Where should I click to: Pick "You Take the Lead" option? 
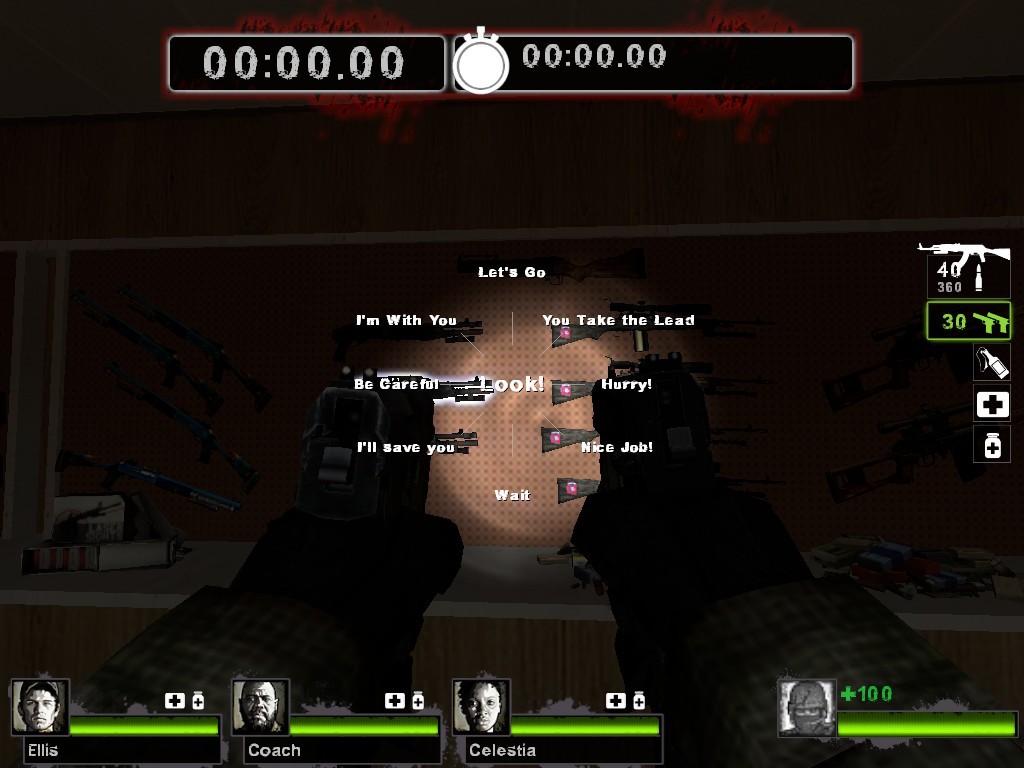(618, 320)
